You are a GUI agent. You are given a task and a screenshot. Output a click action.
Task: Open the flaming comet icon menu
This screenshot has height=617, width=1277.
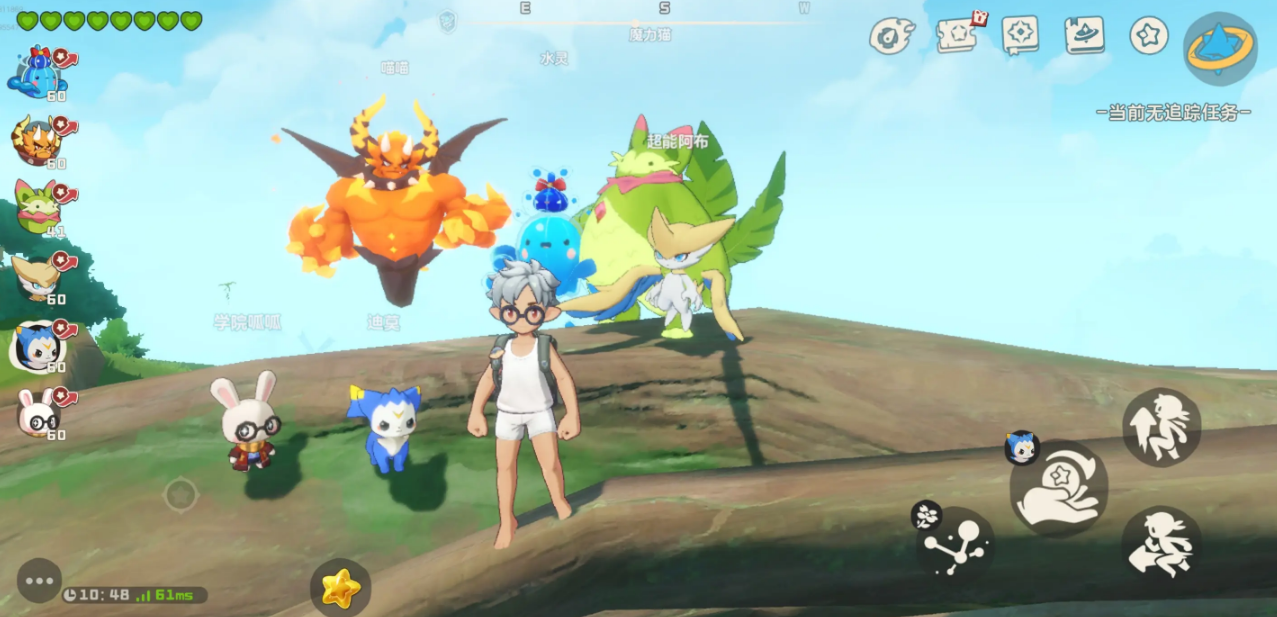click(891, 36)
